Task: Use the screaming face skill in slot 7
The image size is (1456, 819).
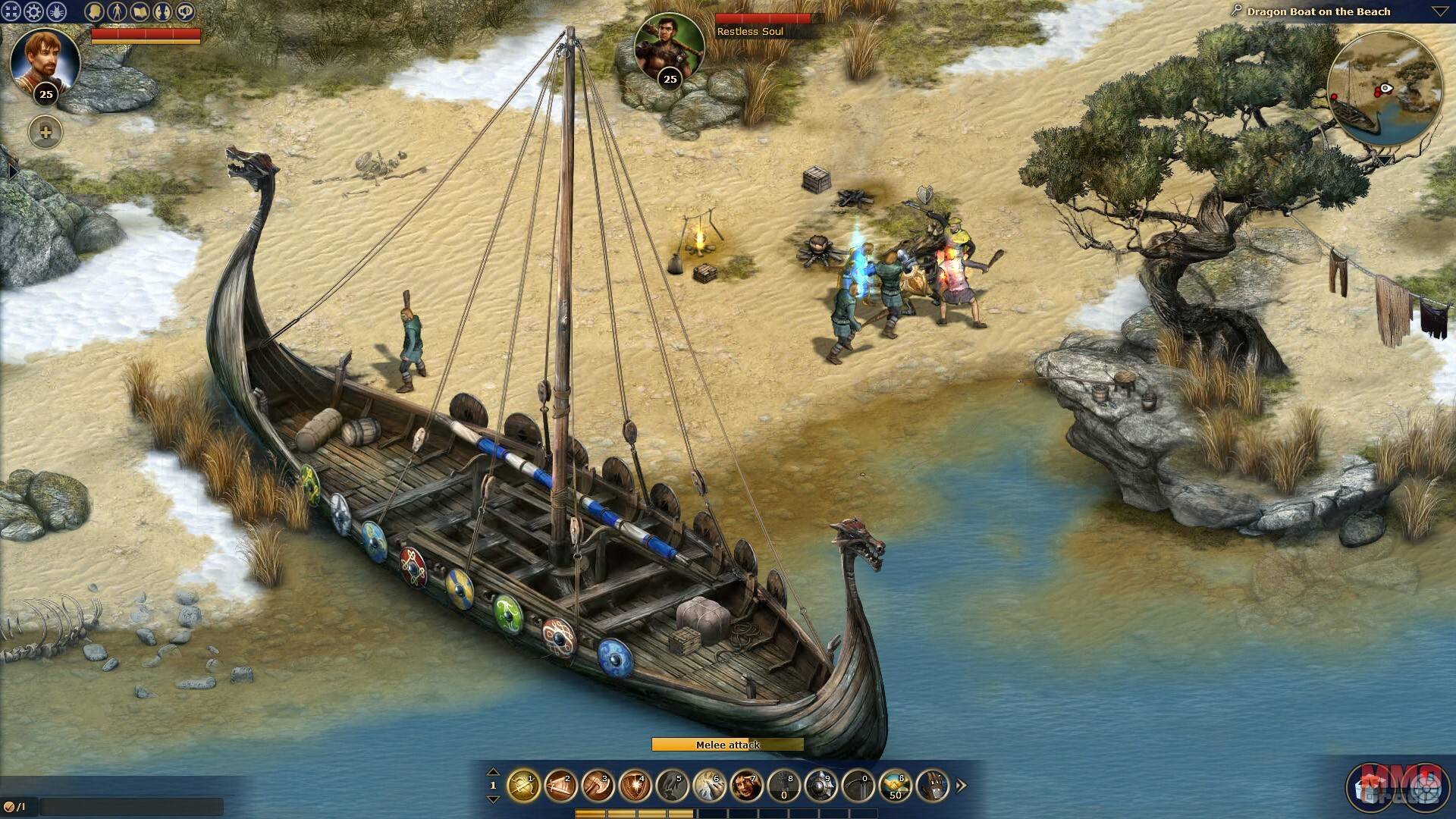Action: pyautogui.click(x=746, y=786)
